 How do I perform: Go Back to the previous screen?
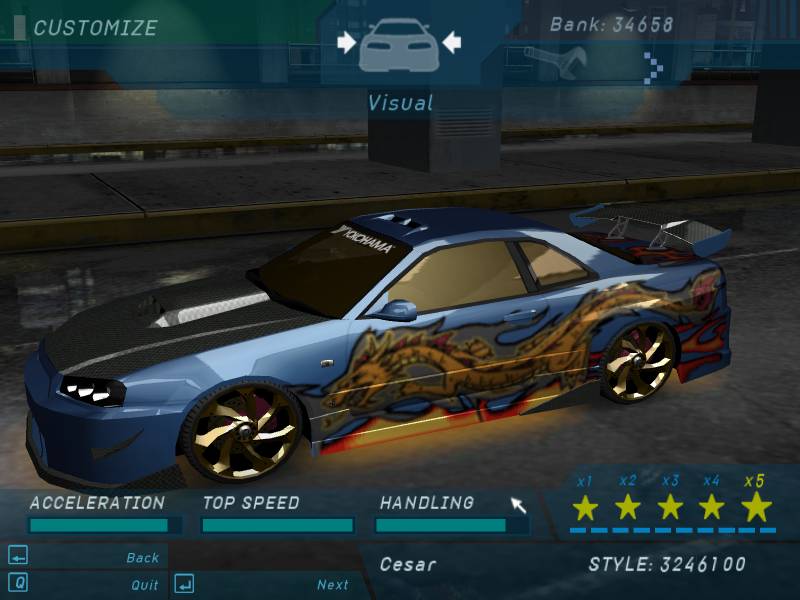tap(142, 557)
